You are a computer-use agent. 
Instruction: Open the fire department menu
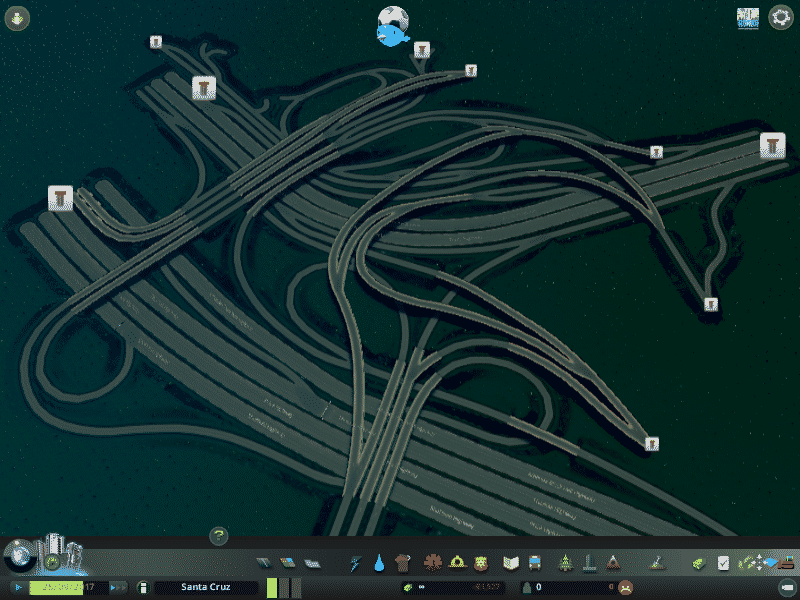(x=457, y=563)
